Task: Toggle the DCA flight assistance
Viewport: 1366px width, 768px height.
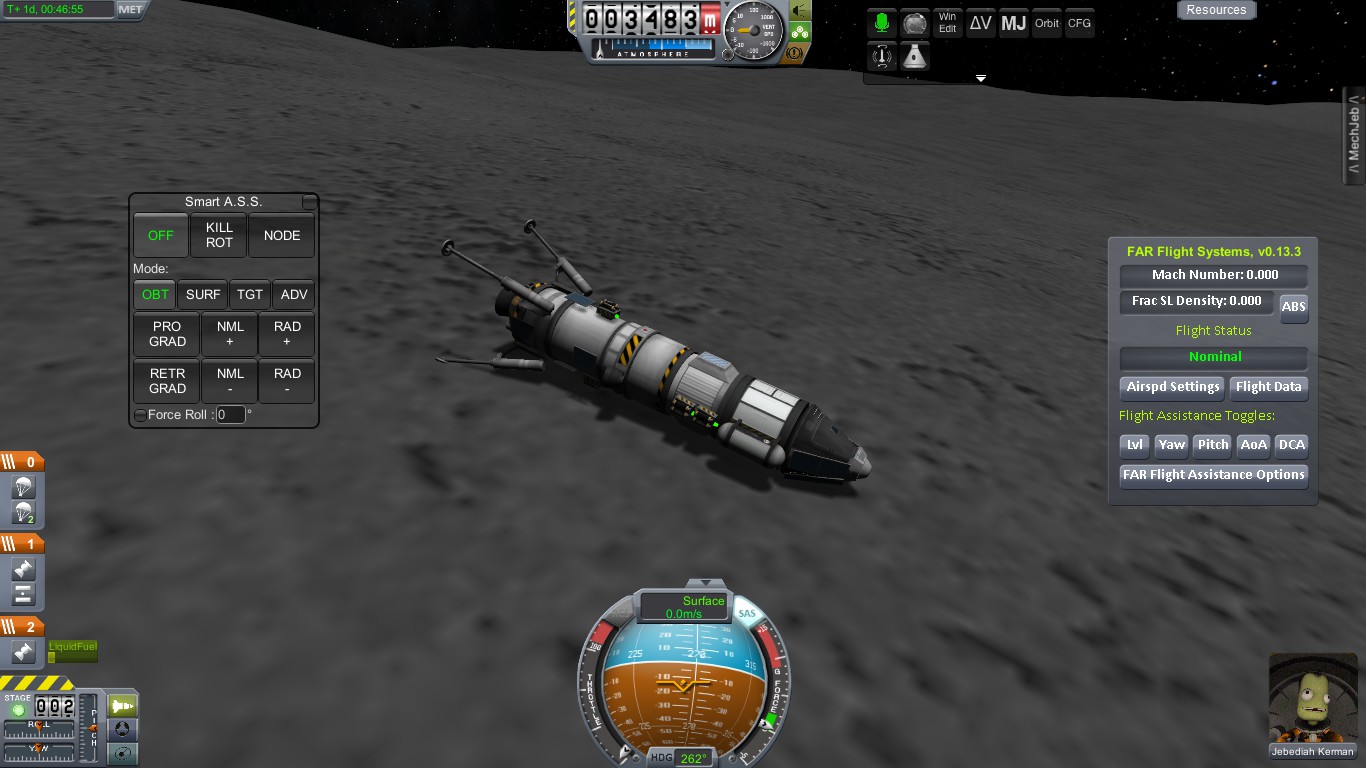Action: click(x=1292, y=445)
